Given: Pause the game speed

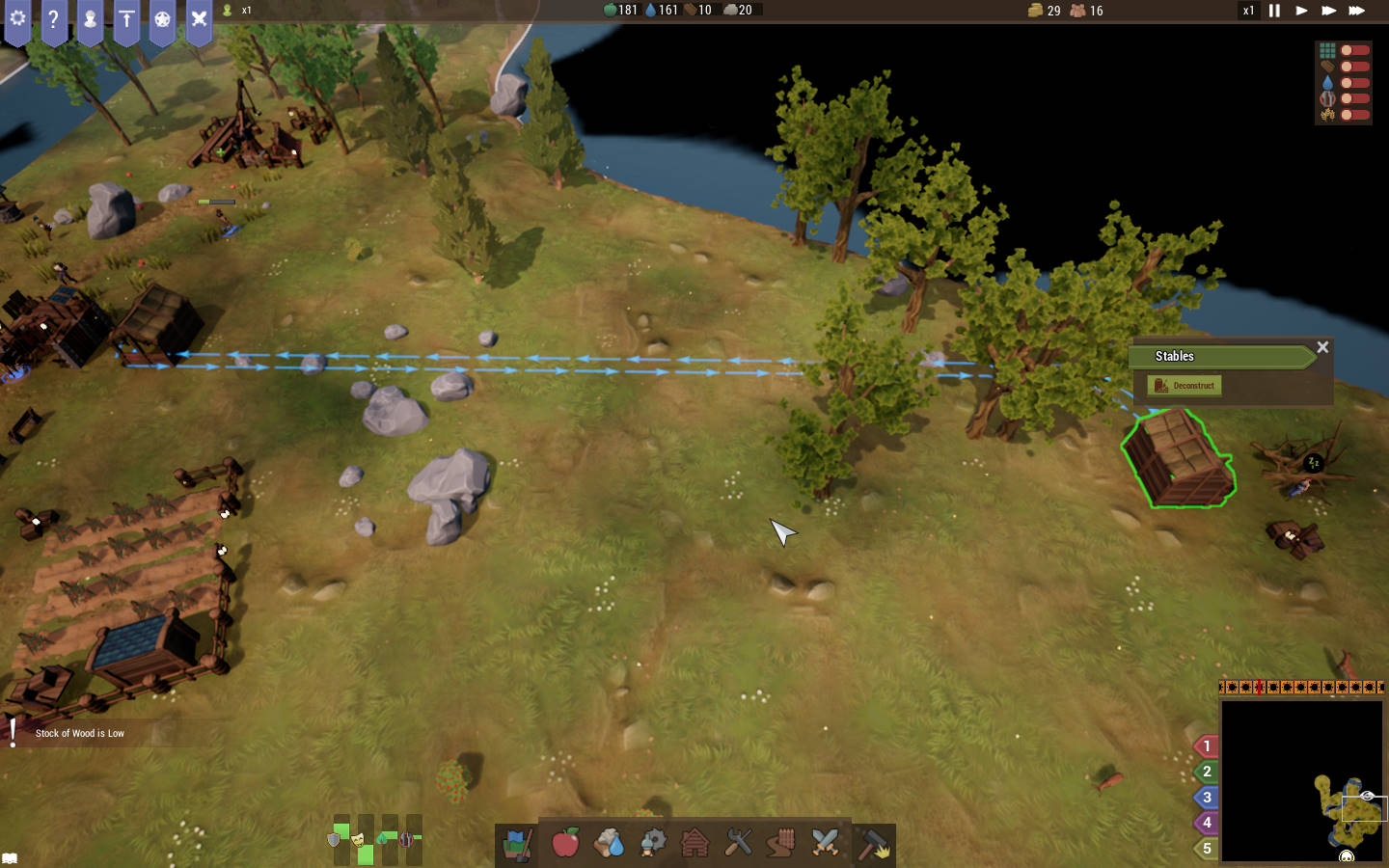Looking at the screenshot, I should coord(1274,11).
